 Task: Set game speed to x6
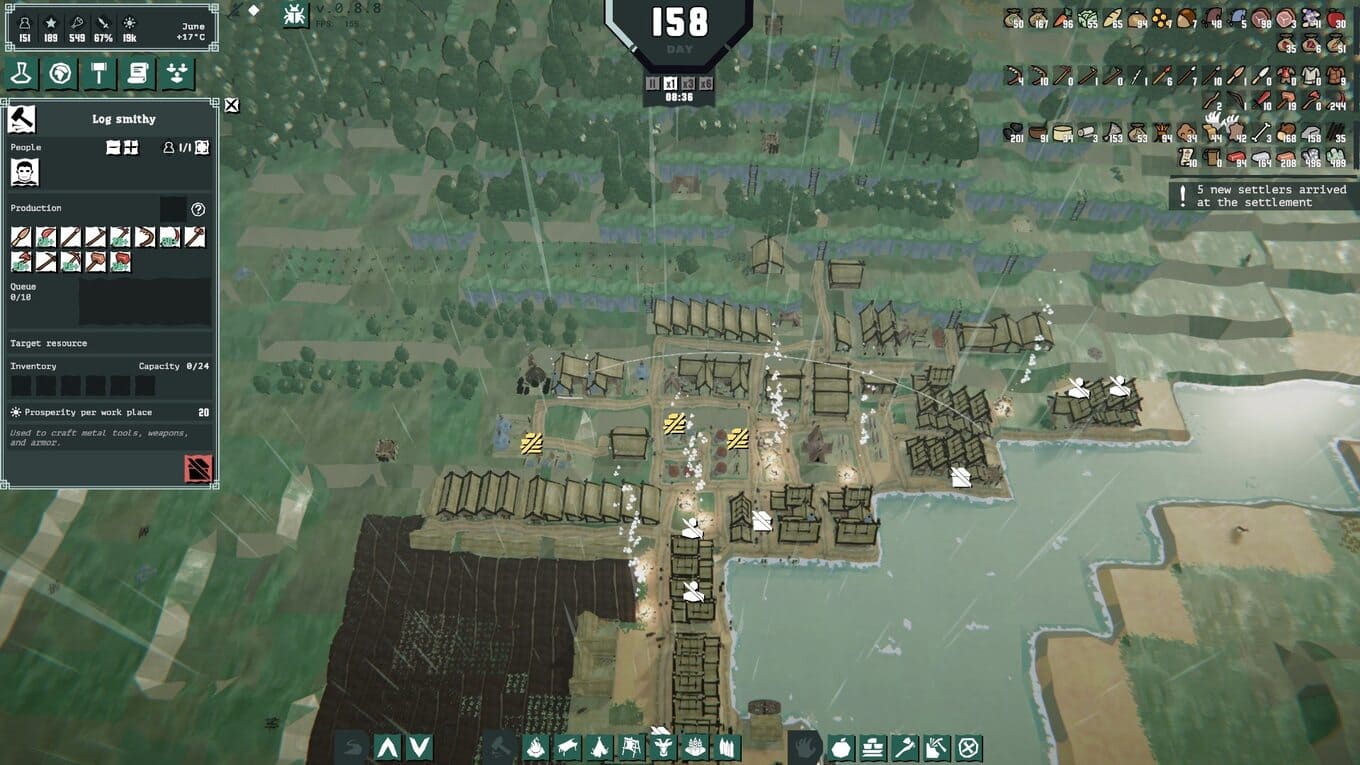[706, 84]
